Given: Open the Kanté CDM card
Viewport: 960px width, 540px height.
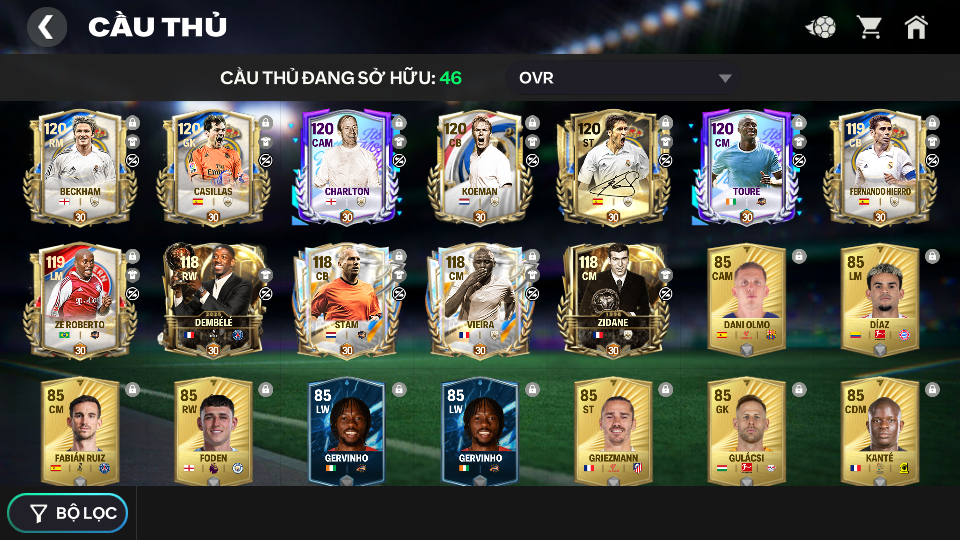Looking at the screenshot, I should (879, 430).
